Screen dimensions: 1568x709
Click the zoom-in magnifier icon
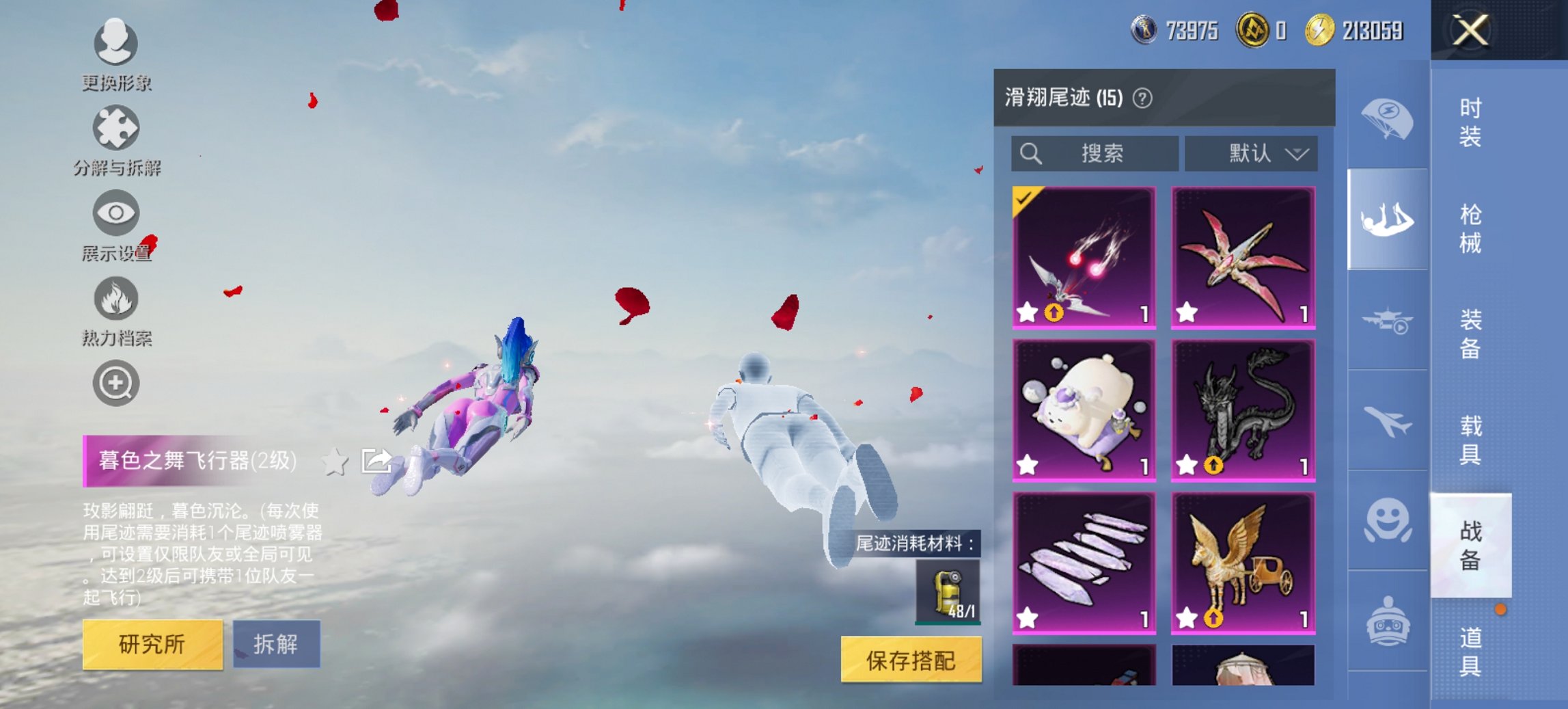click(x=116, y=384)
